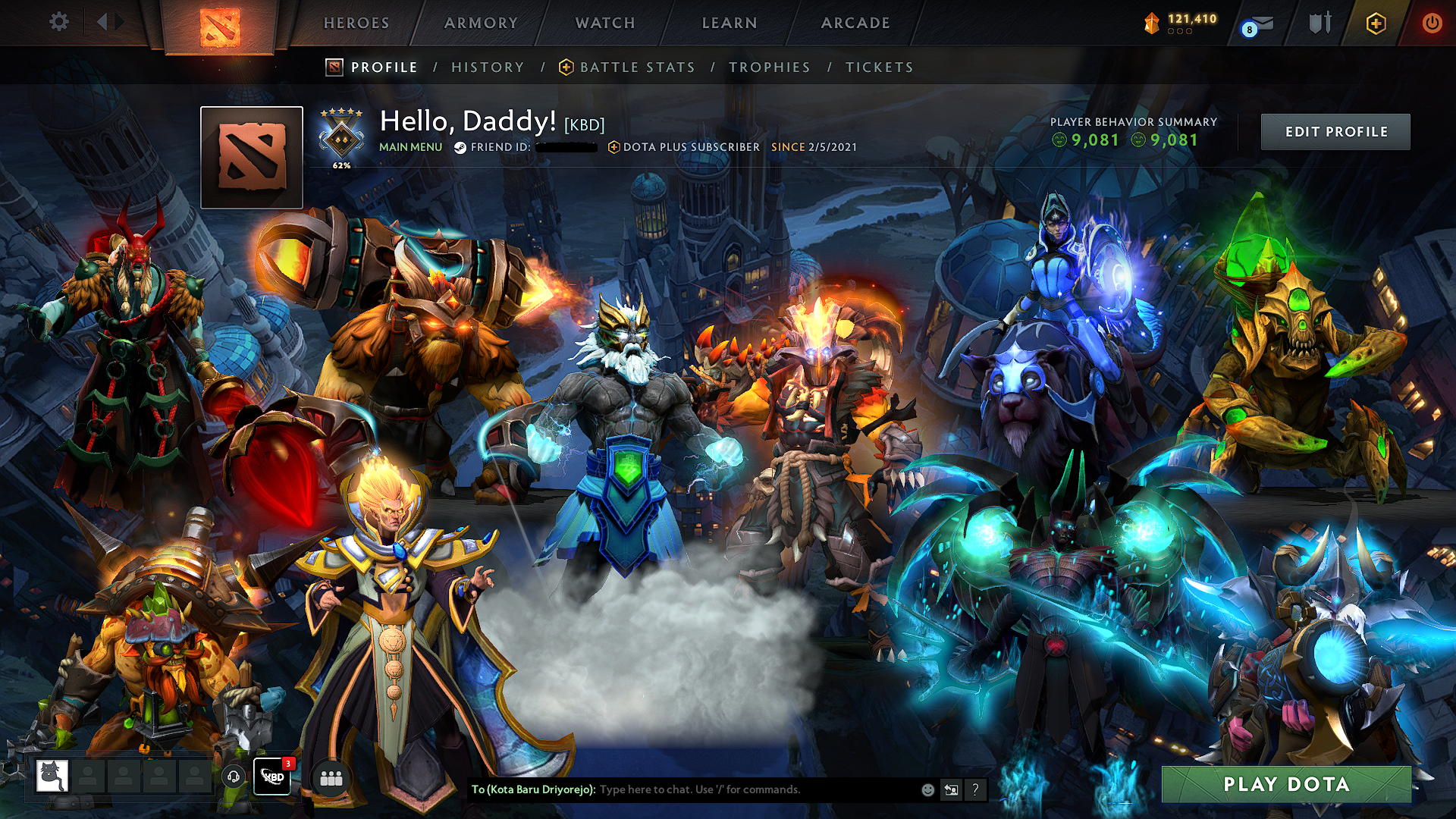The width and height of the screenshot is (1456, 819).
Task: View the Tickets tab
Action: point(879,67)
